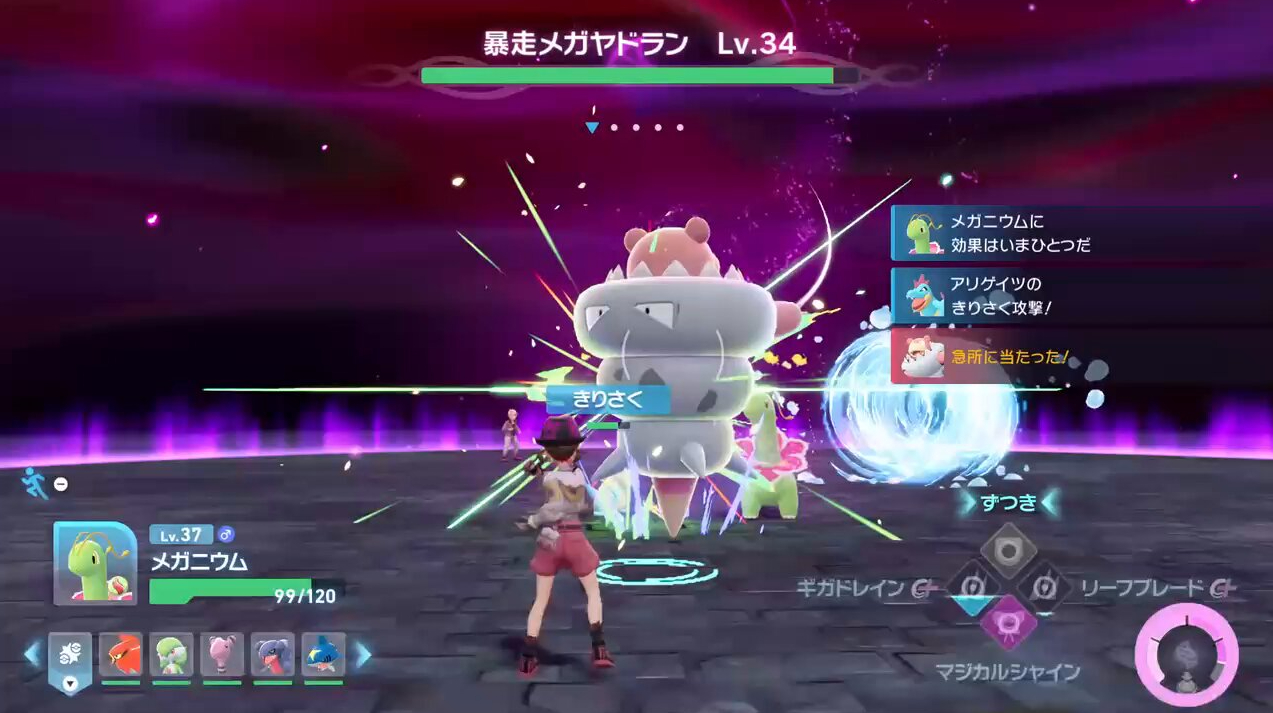Select the blue shark Pokémon slot
The width and height of the screenshot is (1273, 713).
pos(323,656)
